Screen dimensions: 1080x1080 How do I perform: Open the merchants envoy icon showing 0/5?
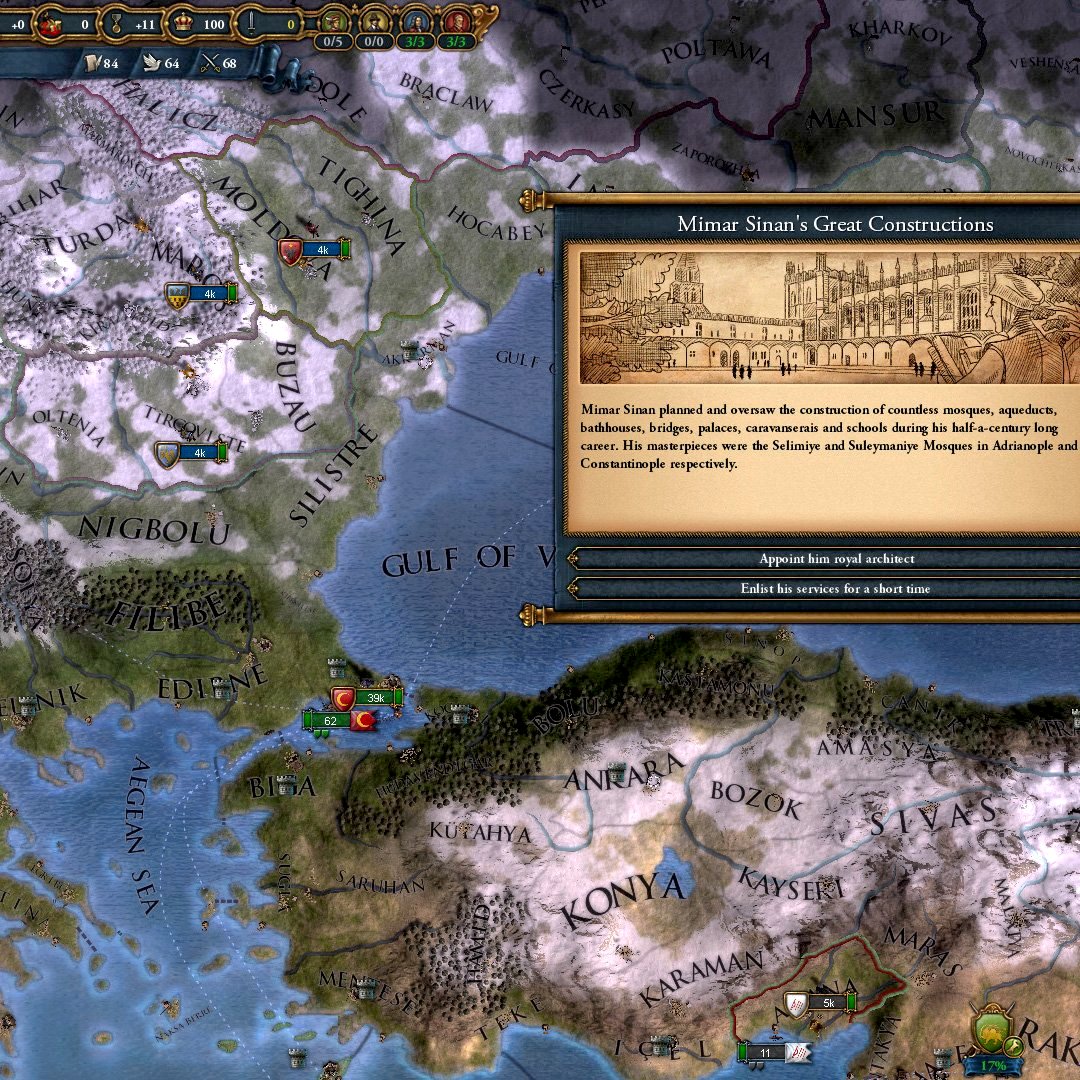pos(333,21)
